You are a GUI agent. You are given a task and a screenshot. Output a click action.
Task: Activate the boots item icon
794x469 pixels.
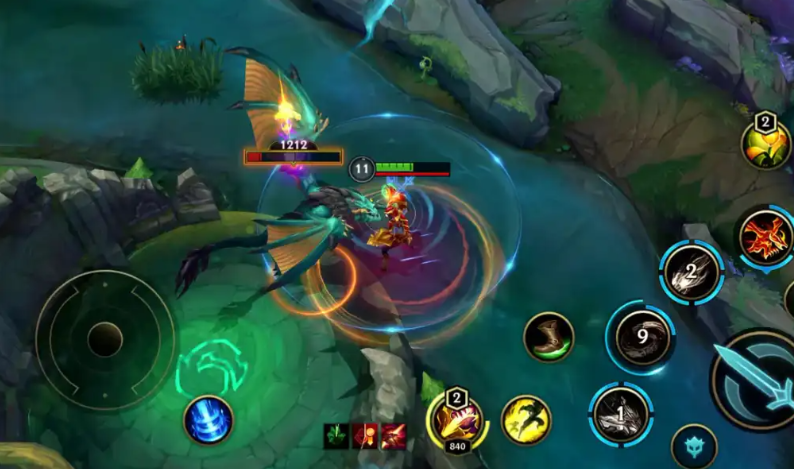click(548, 337)
